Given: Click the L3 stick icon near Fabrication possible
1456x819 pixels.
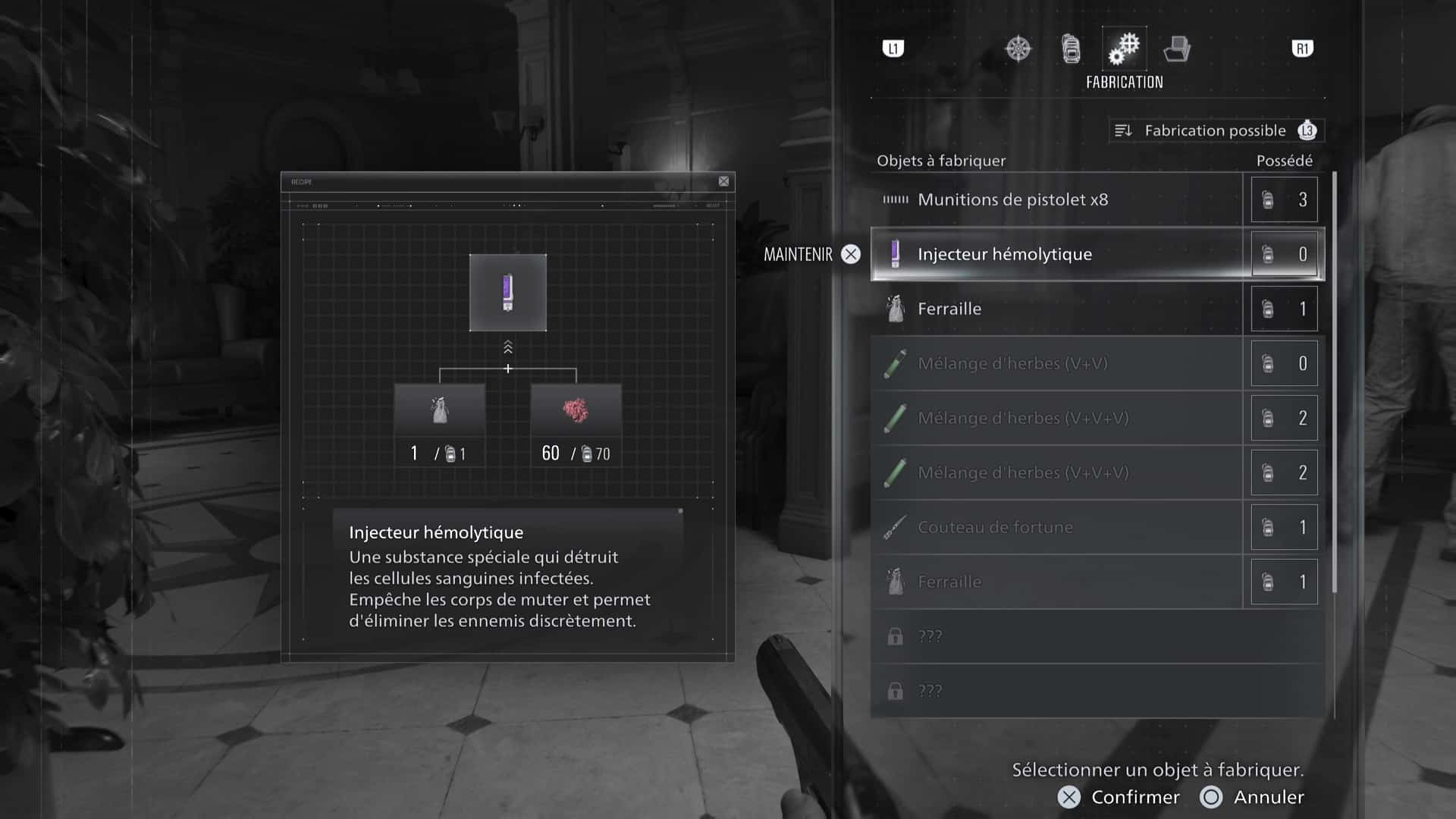Looking at the screenshot, I should [x=1307, y=130].
